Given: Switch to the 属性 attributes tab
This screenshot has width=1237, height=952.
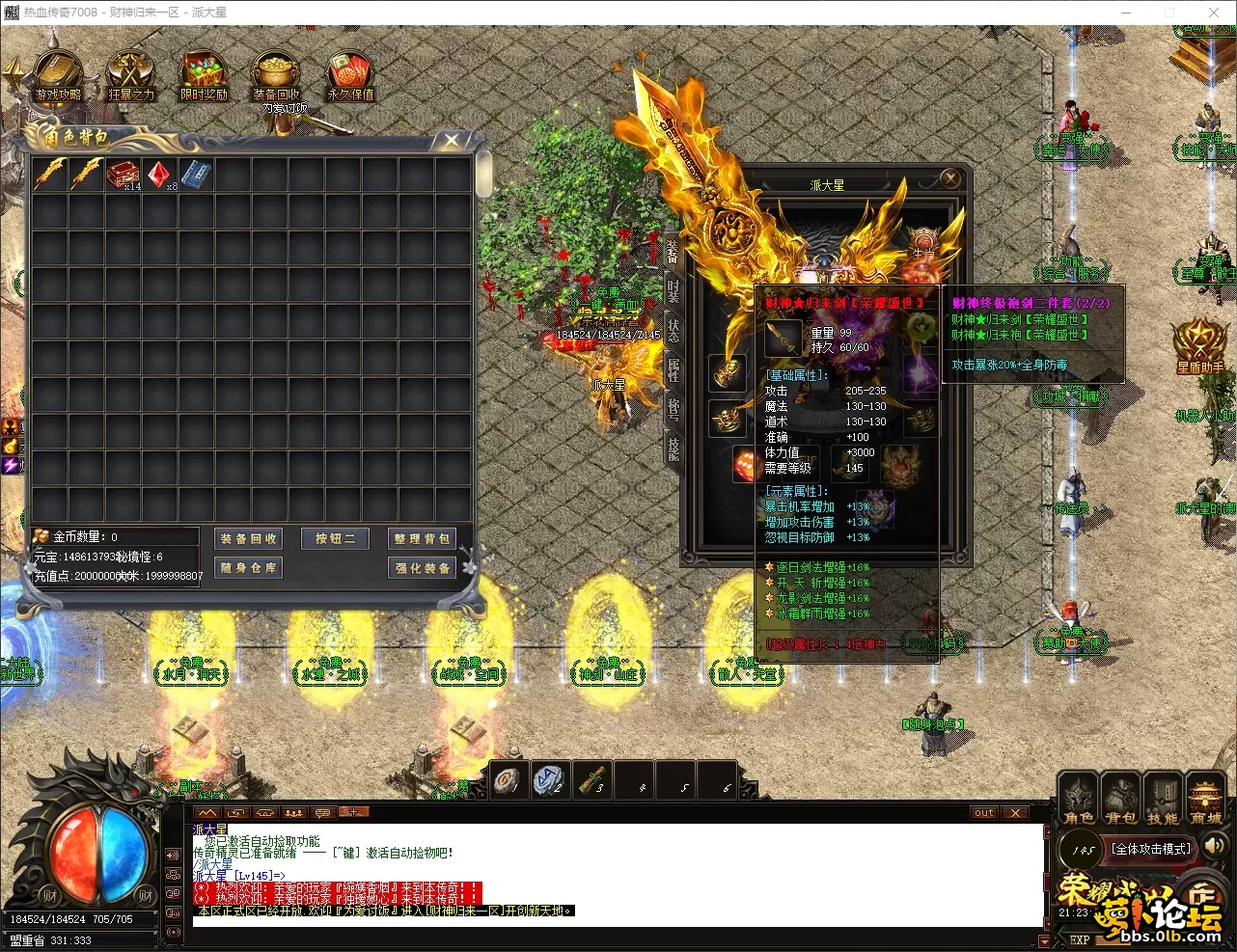Looking at the screenshot, I should click(x=673, y=369).
